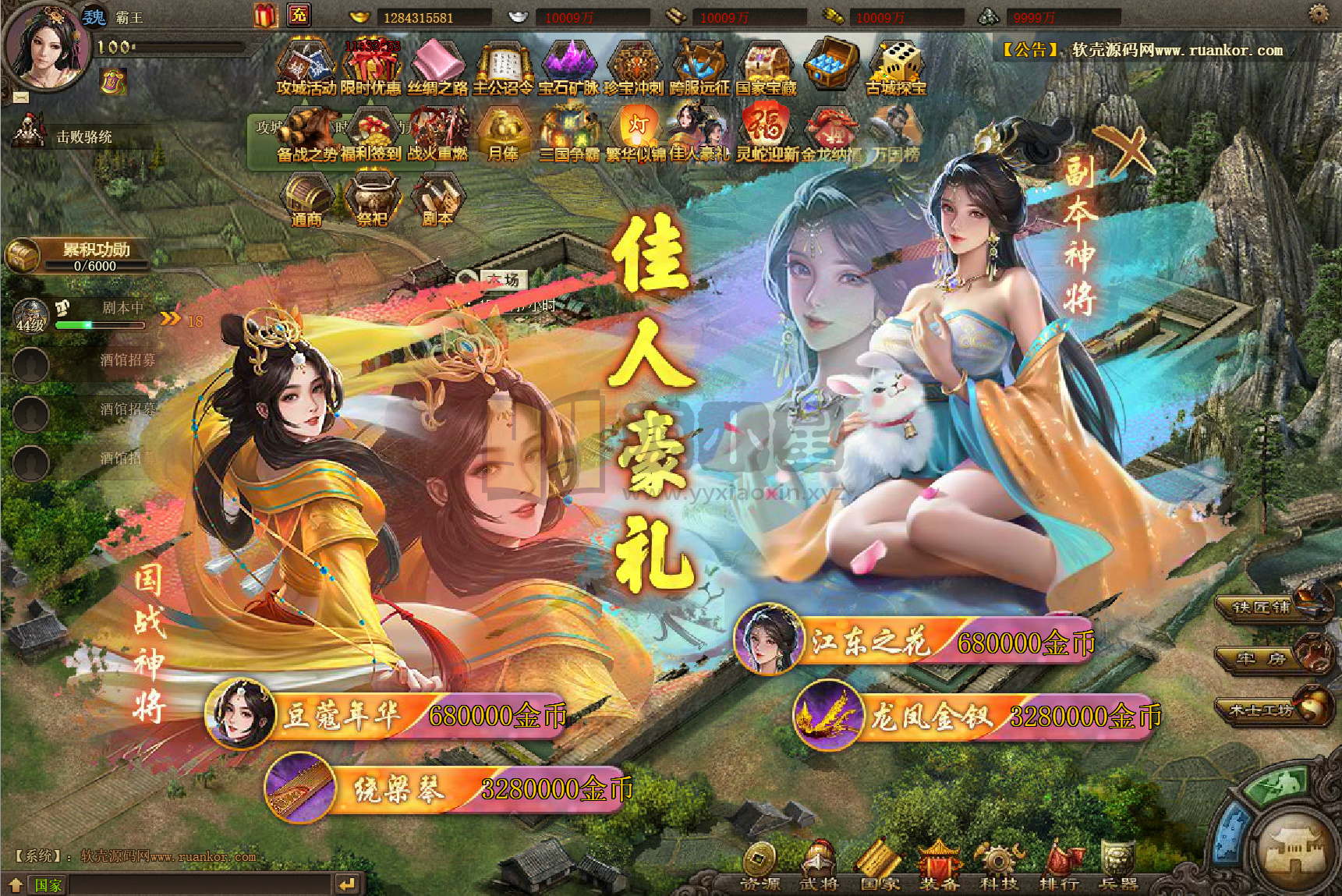Open the 月俸 monthly salary icon
This screenshot has height=896, width=1342.
pos(503,131)
